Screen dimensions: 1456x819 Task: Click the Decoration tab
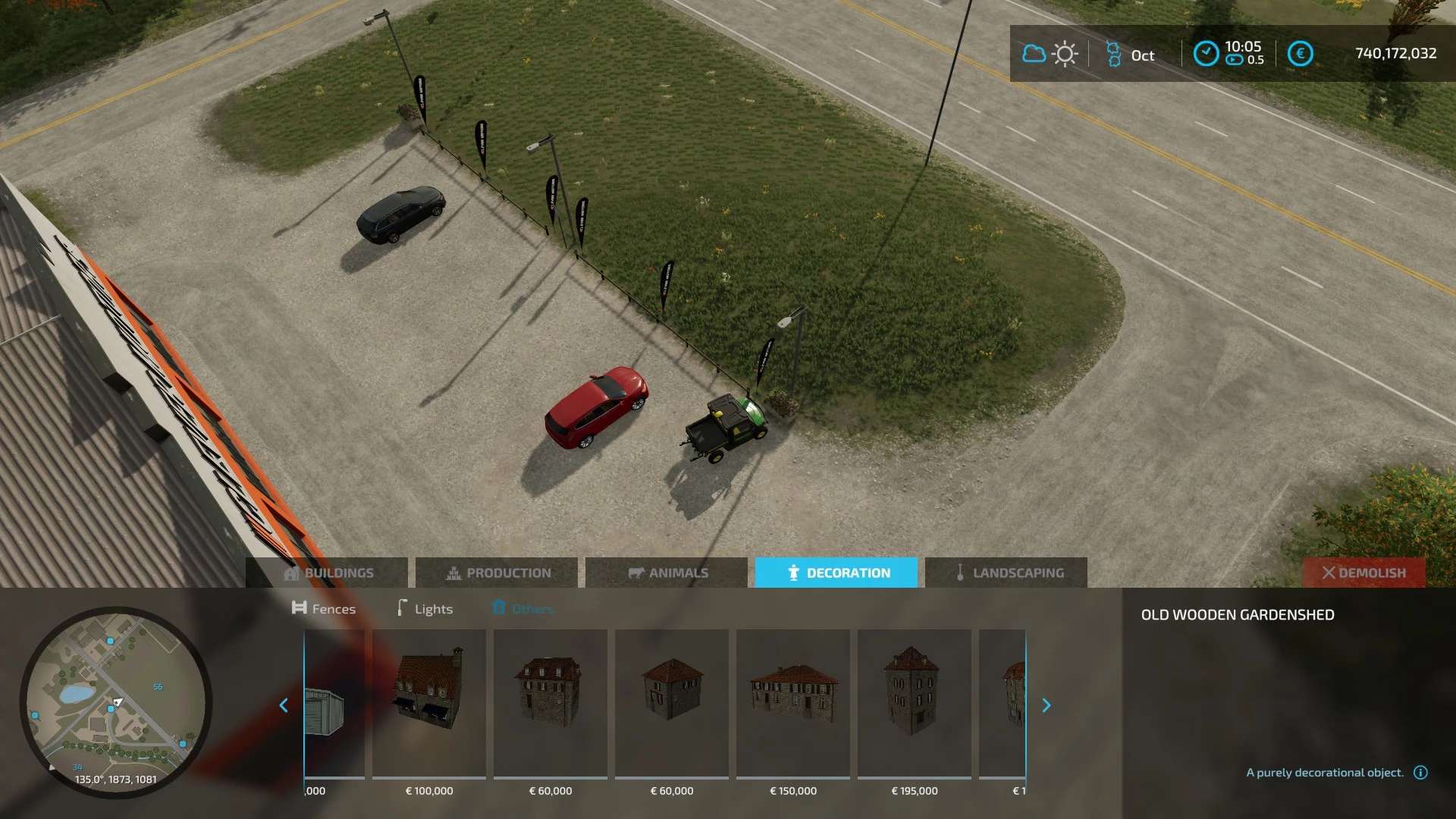(x=836, y=573)
